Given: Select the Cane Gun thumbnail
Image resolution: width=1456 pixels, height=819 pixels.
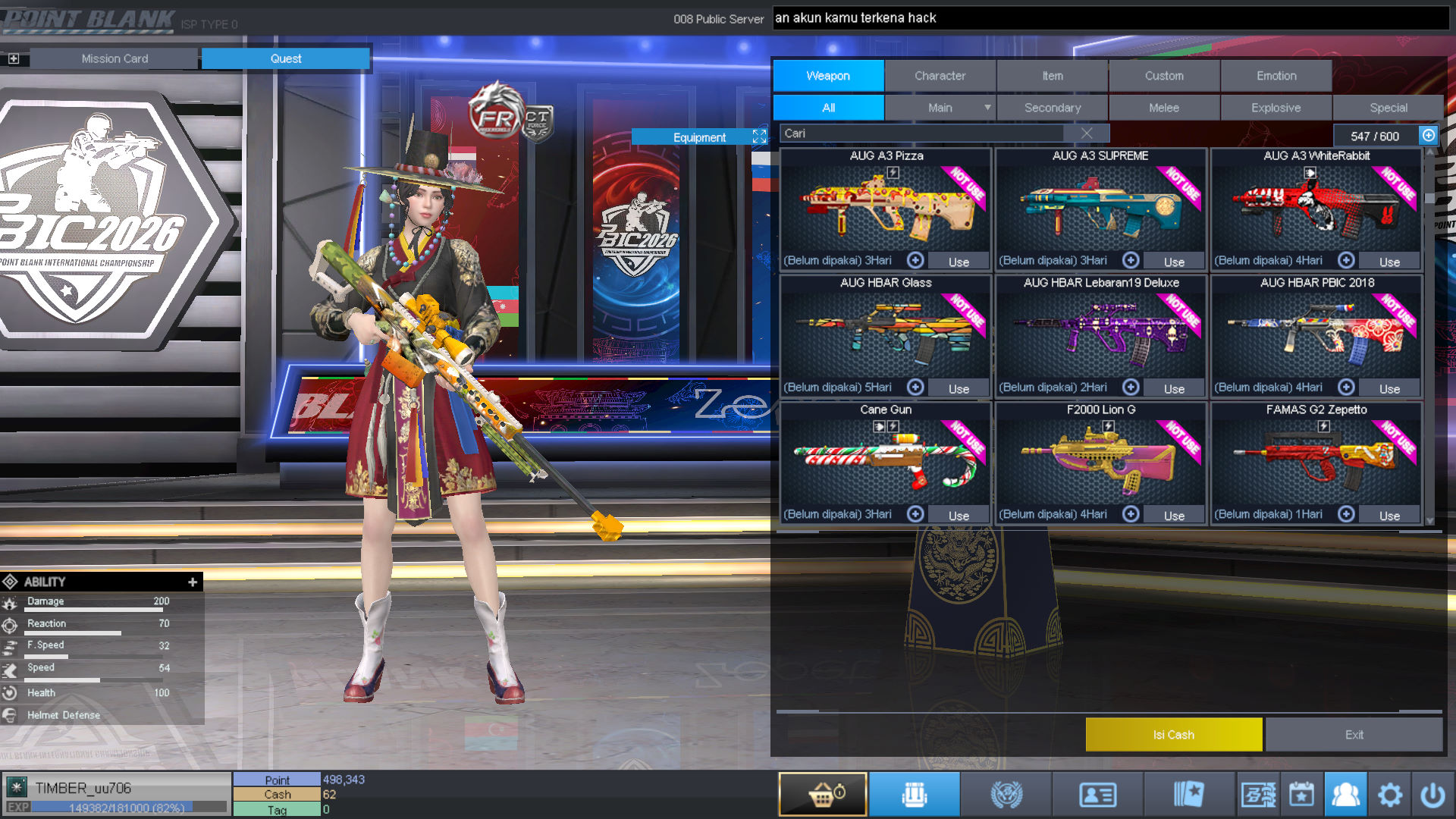Looking at the screenshot, I should (886, 463).
